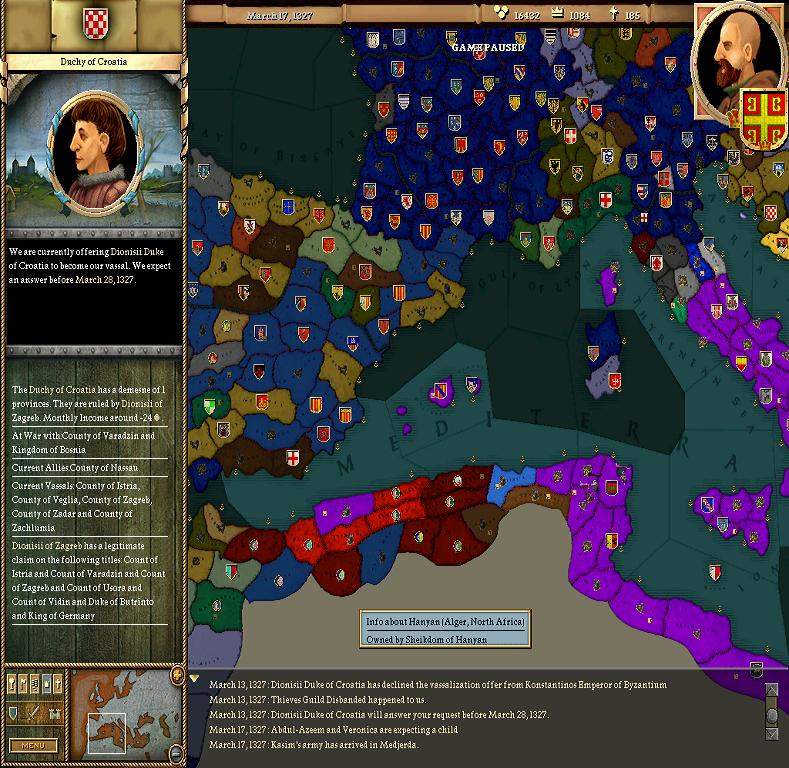Screen dimensions: 789x768
Task: Open the main MENU button
Action: [x=32, y=745]
